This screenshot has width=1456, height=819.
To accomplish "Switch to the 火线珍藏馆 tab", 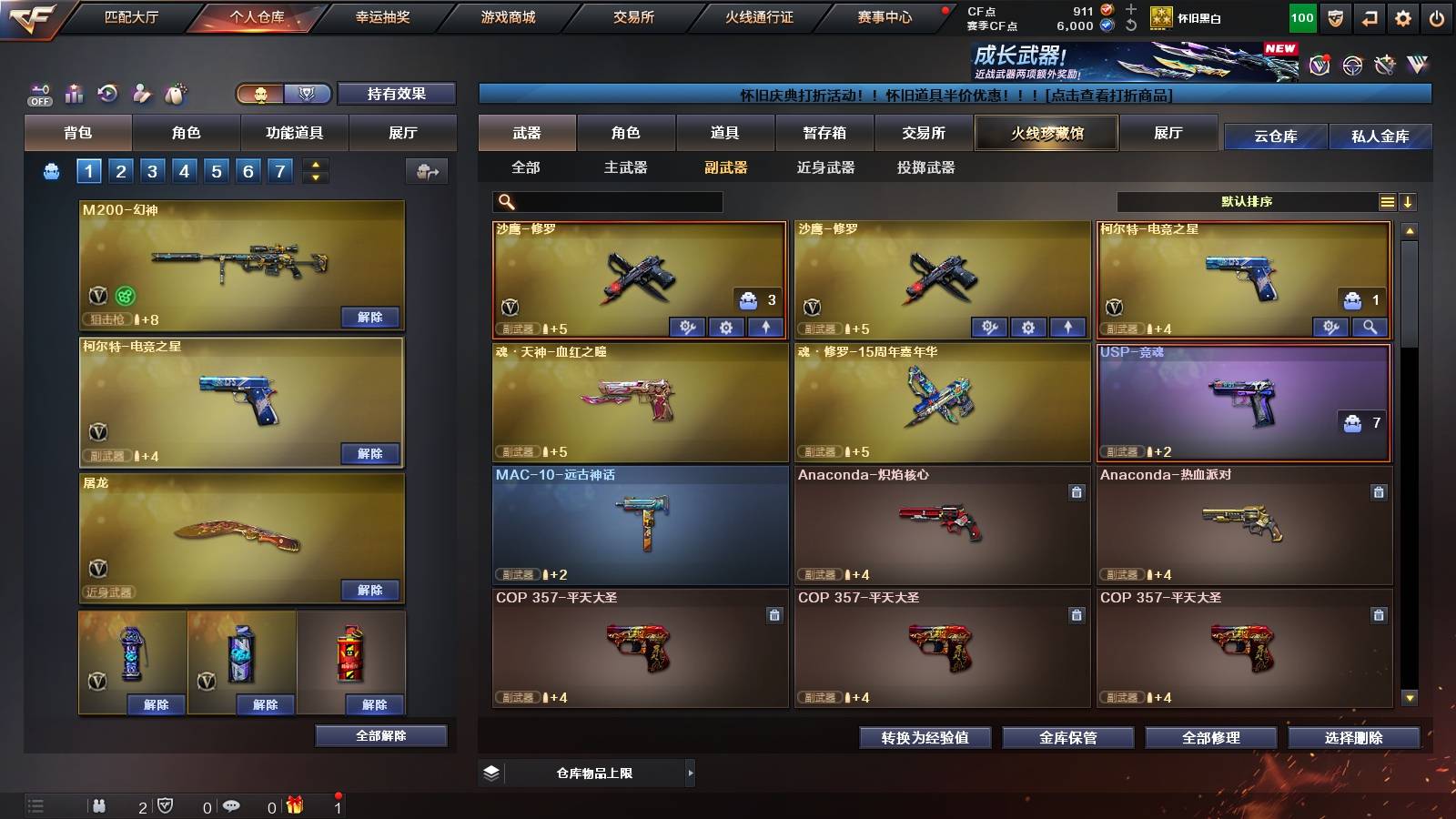I will click(x=1046, y=133).
